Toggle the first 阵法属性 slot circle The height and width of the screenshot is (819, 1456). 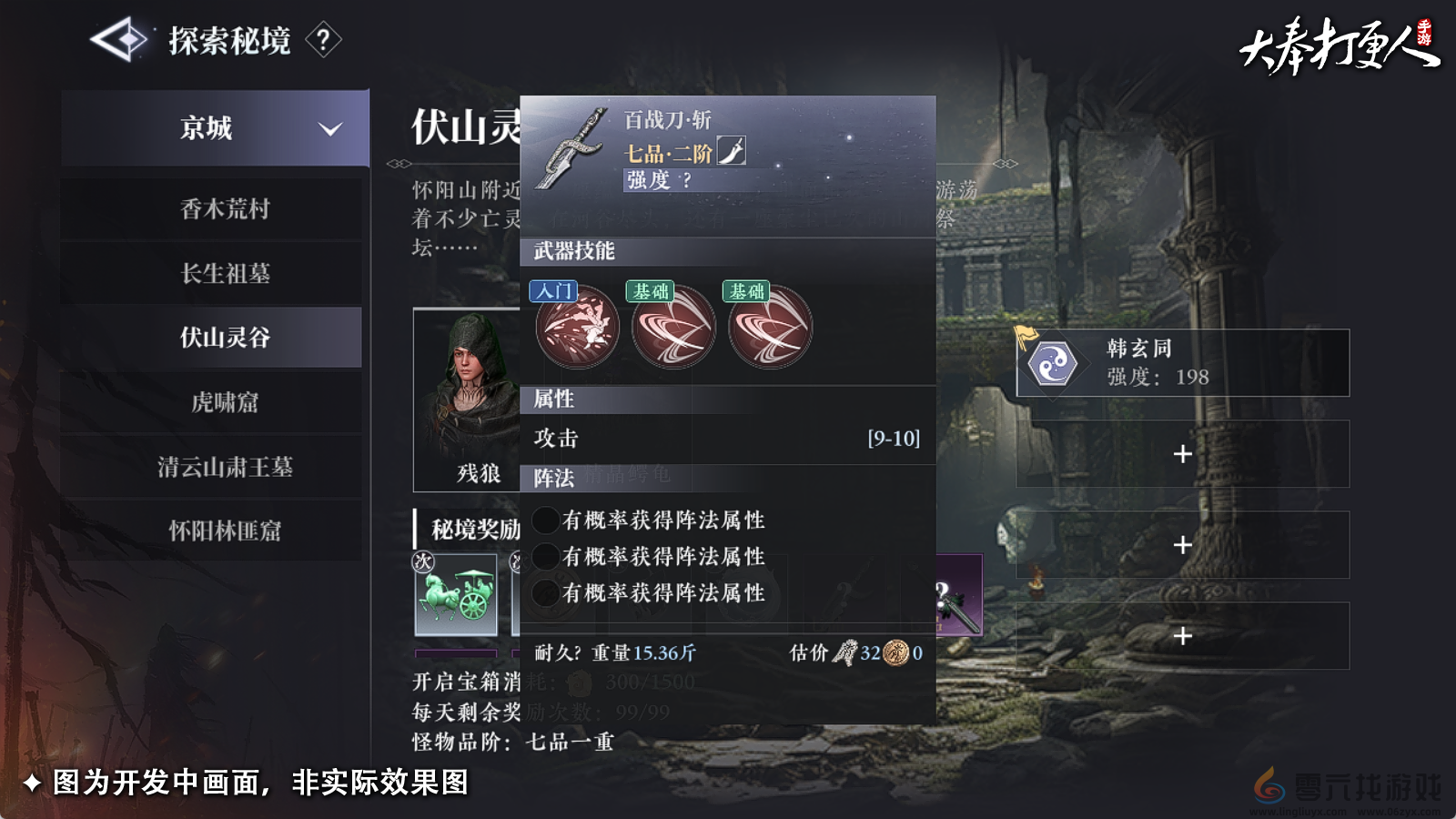(547, 521)
